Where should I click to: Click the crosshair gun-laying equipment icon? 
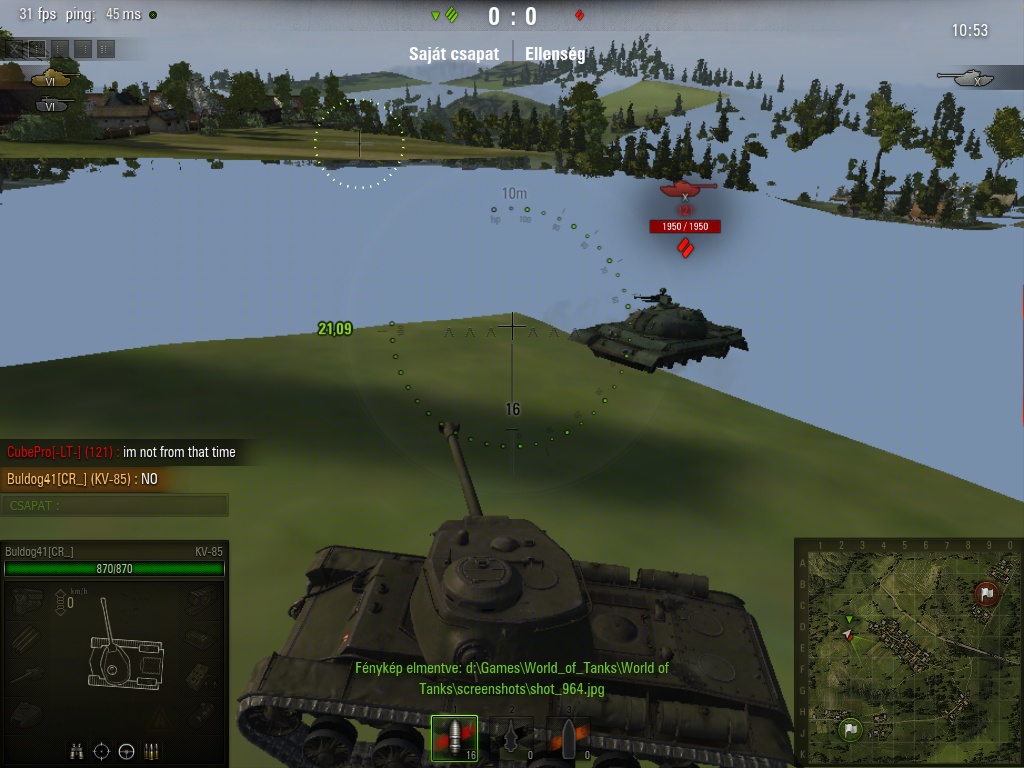click(101, 750)
